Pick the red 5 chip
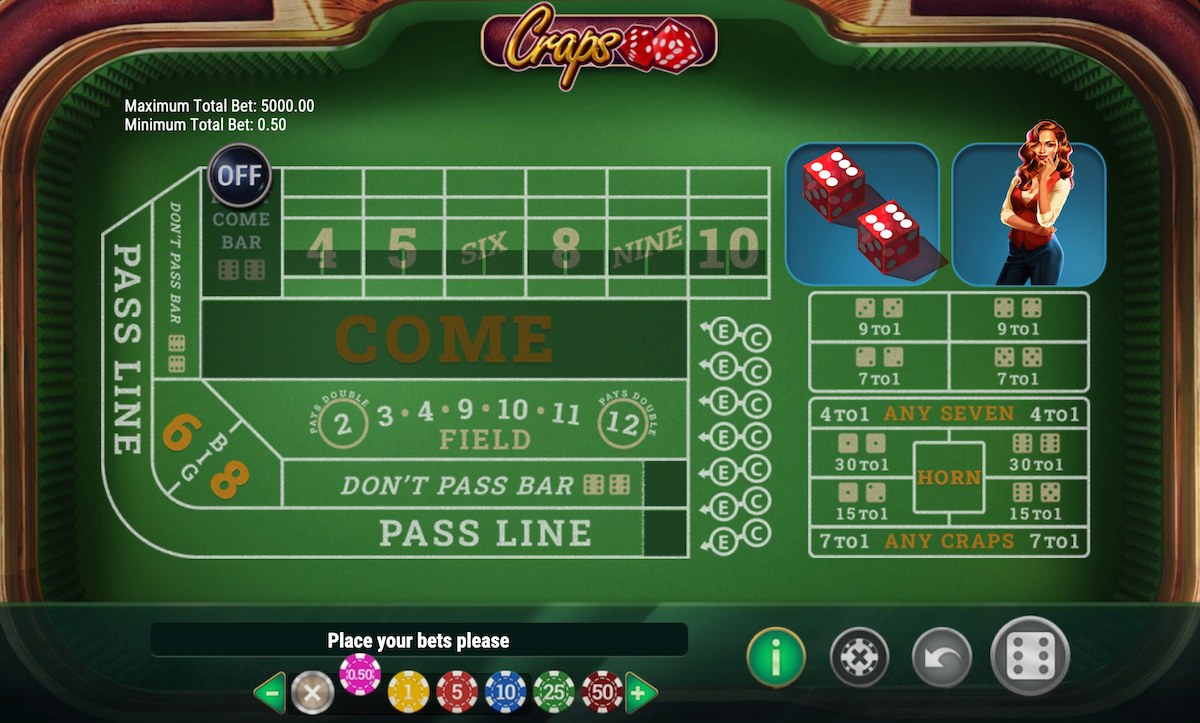The width and height of the screenshot is (1200, 723). [456, 691]
